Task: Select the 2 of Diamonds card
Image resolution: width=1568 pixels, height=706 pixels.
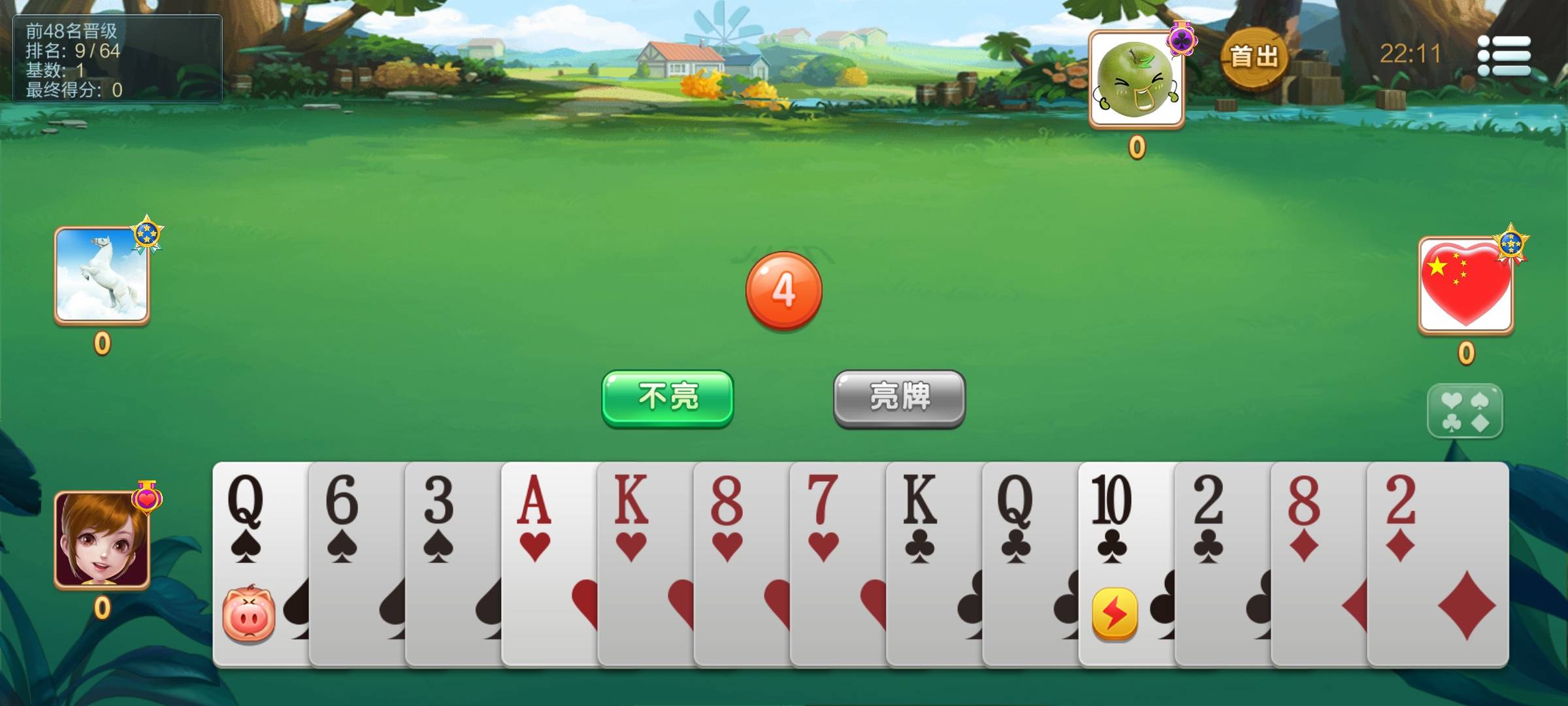Action: click(x=1437, y=562)
